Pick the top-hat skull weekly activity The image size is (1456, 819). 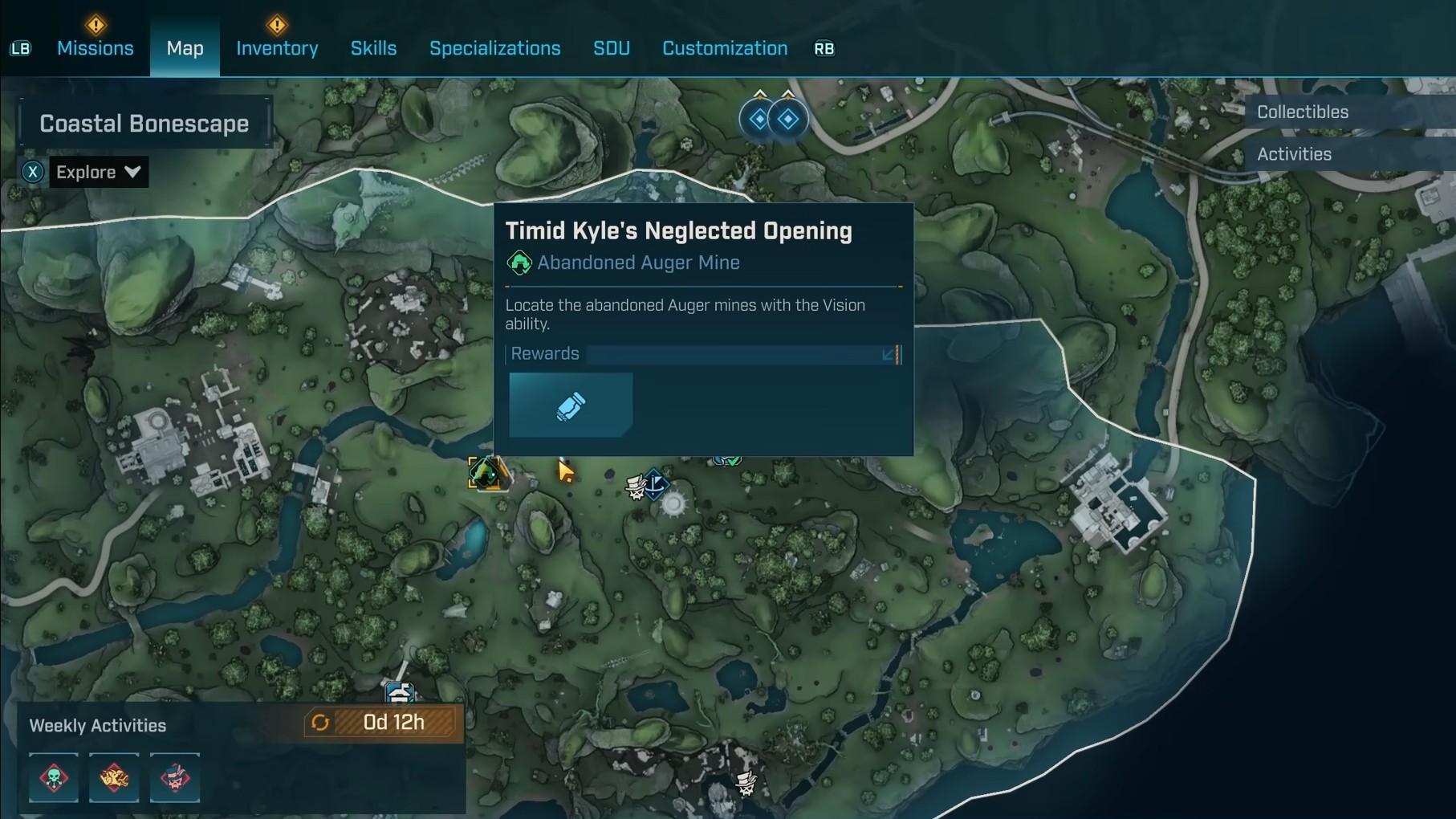[175, 777]
